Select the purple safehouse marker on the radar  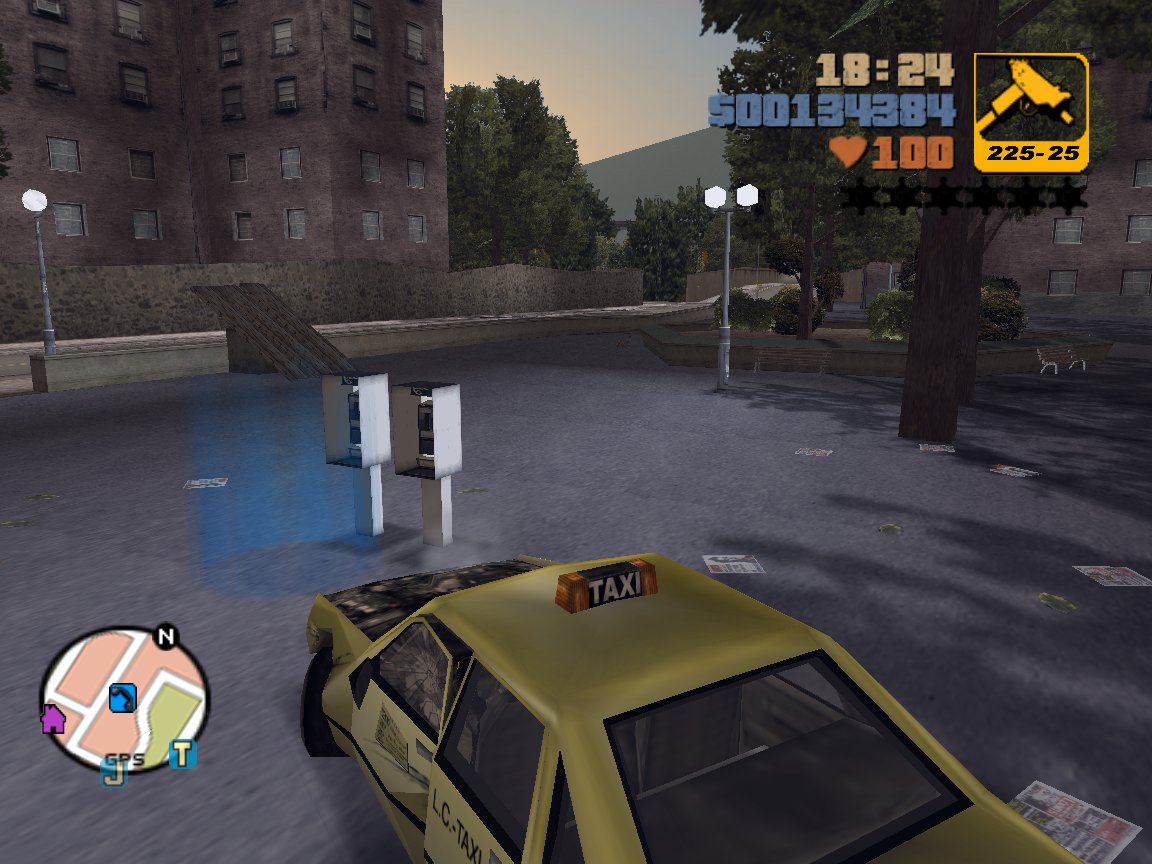pos(52,718)
